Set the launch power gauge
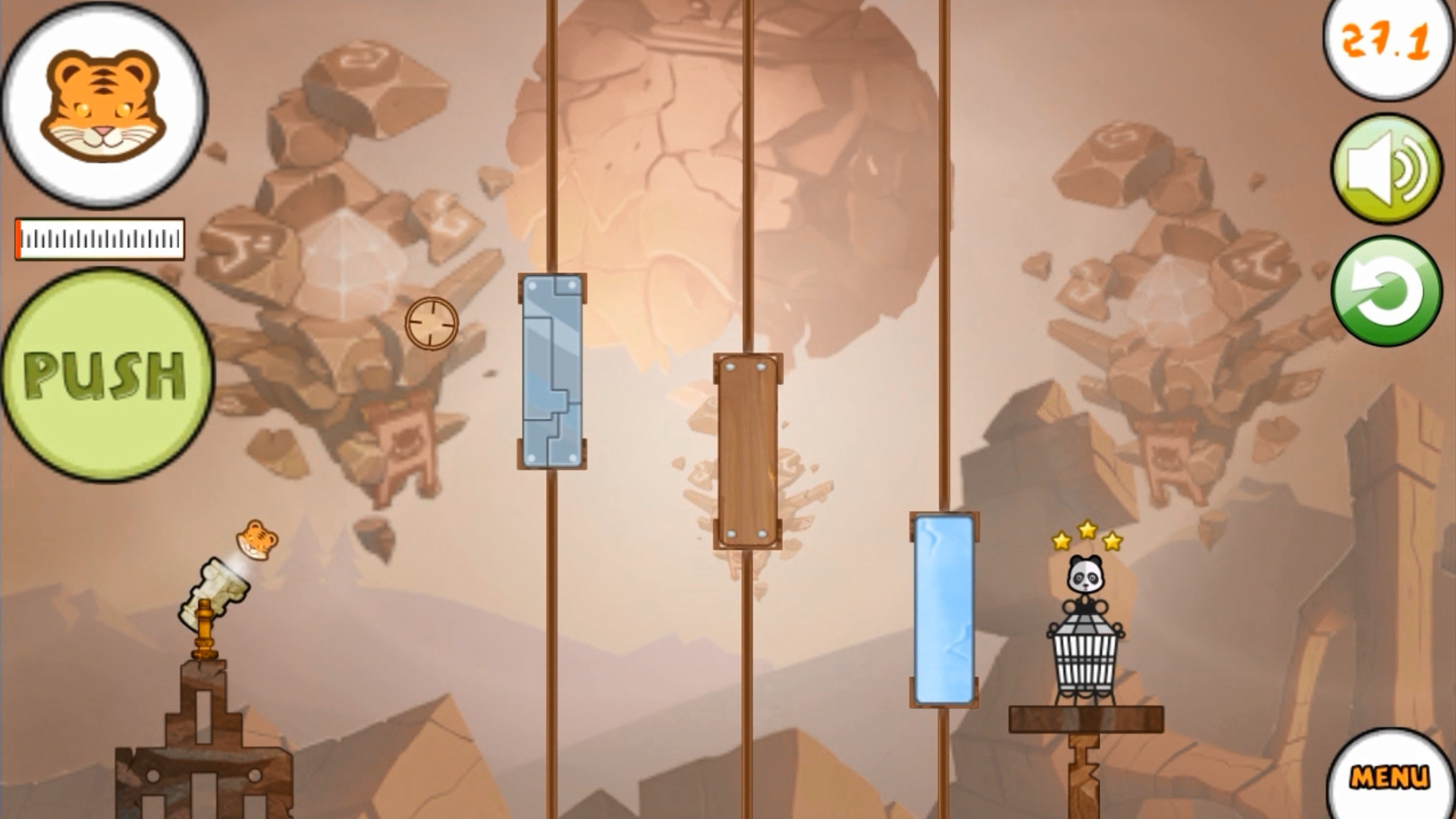This screenshot has width=1456, height=819. 100,240
